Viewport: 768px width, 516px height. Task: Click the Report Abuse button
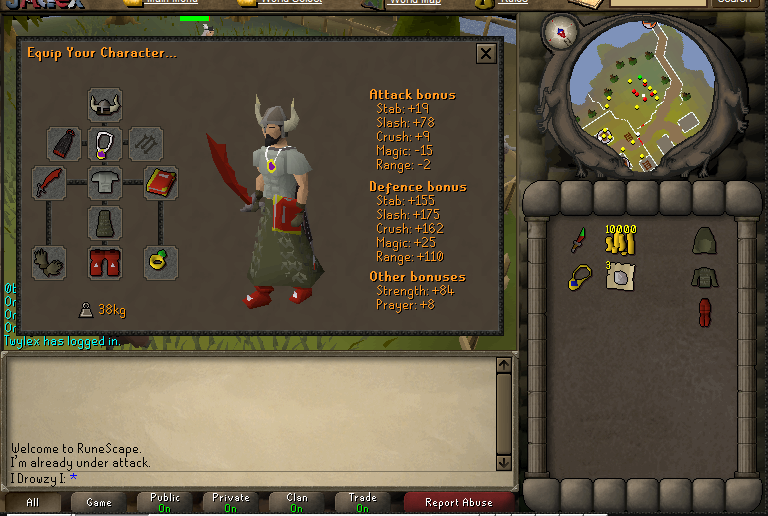[459, 502]
